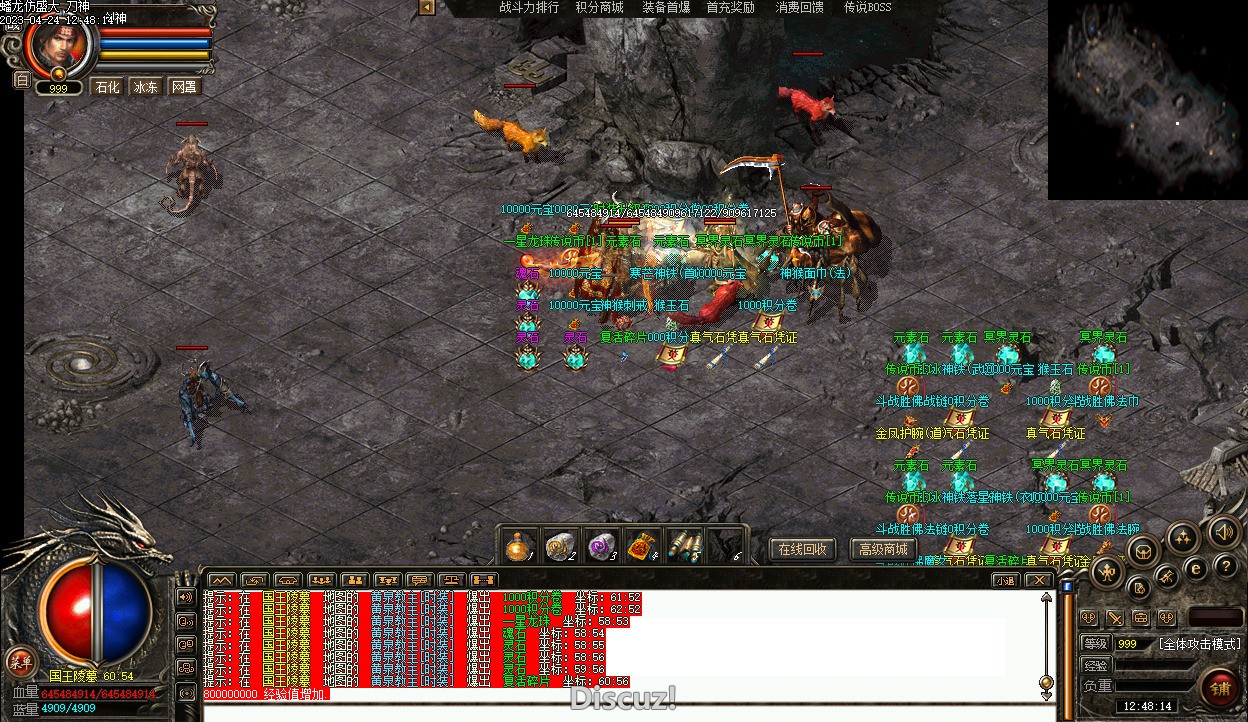Select the orange pouch in hotbar slot 4
Viewport: 1248px width, 722px height.
tap(641, 546)
